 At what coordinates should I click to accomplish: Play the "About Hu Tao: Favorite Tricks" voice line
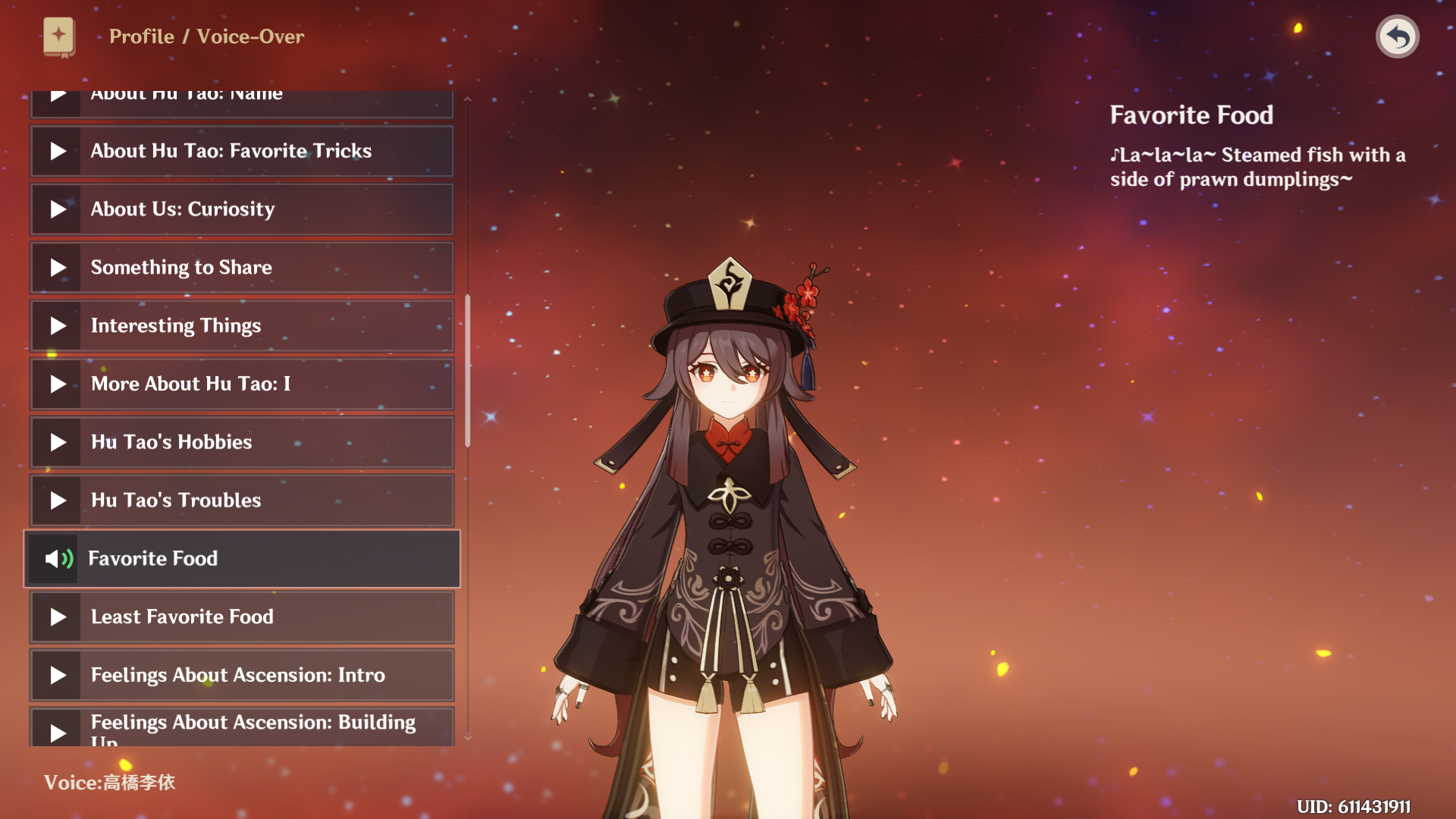241,151
